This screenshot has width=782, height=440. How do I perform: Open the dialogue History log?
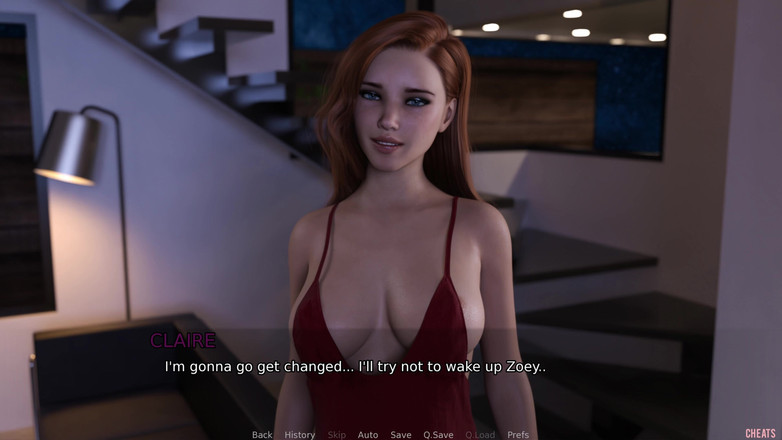click(299, 435)
